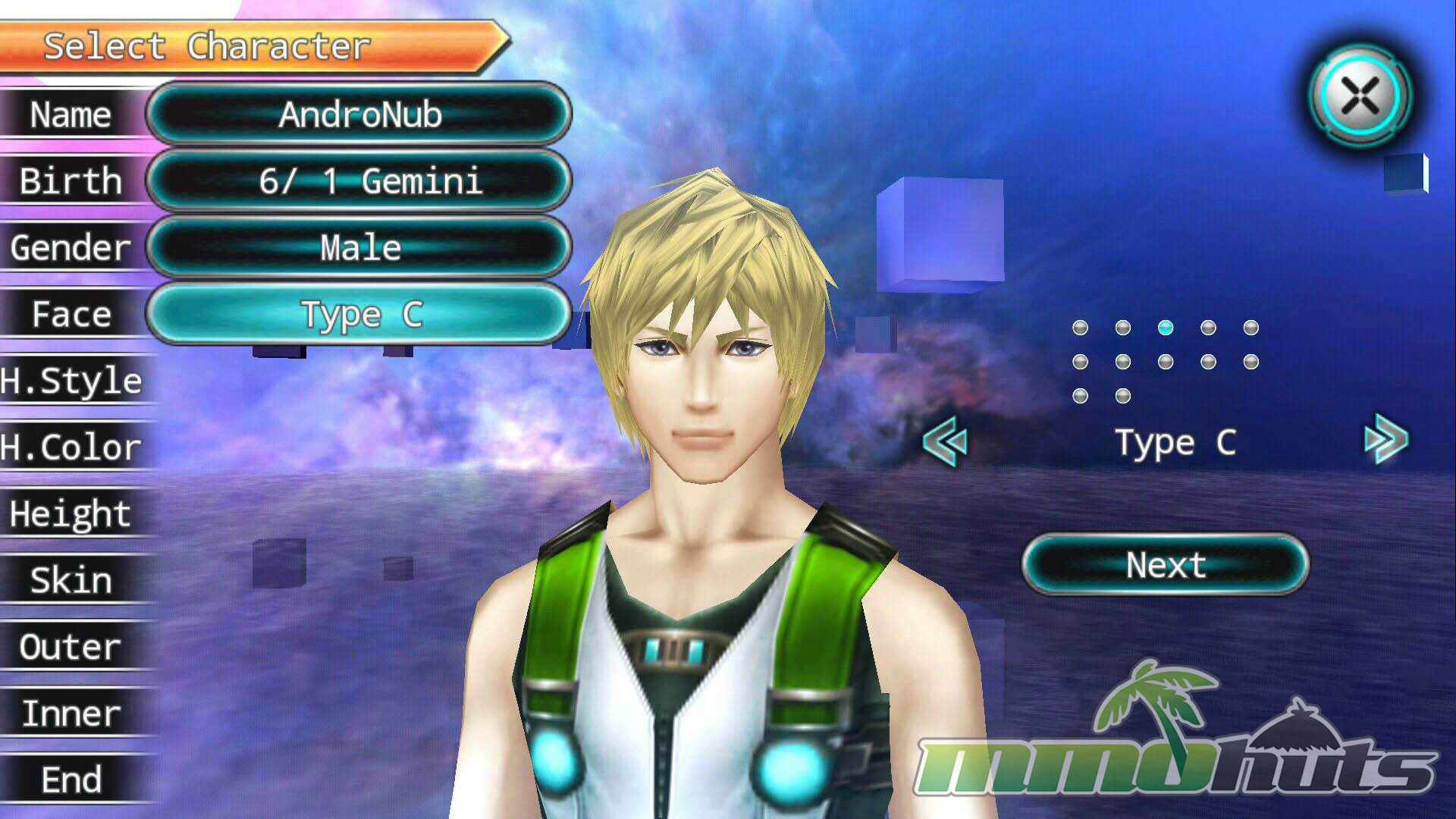Choose the H.Color hair color option

[72, 447]
